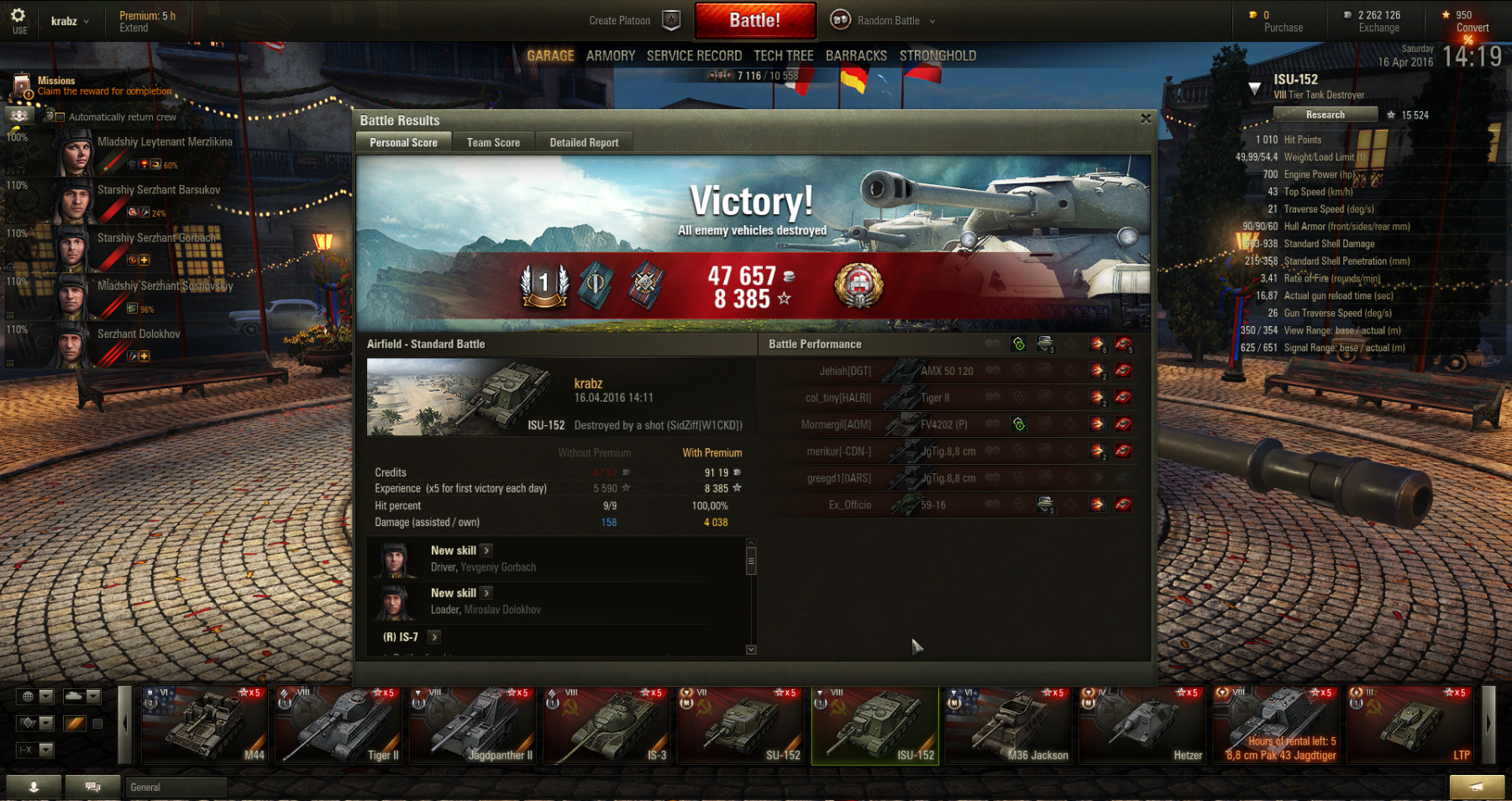Select the Tiger II in the tank carousel
1512x801 pixels.
click(x=338, y=725)
